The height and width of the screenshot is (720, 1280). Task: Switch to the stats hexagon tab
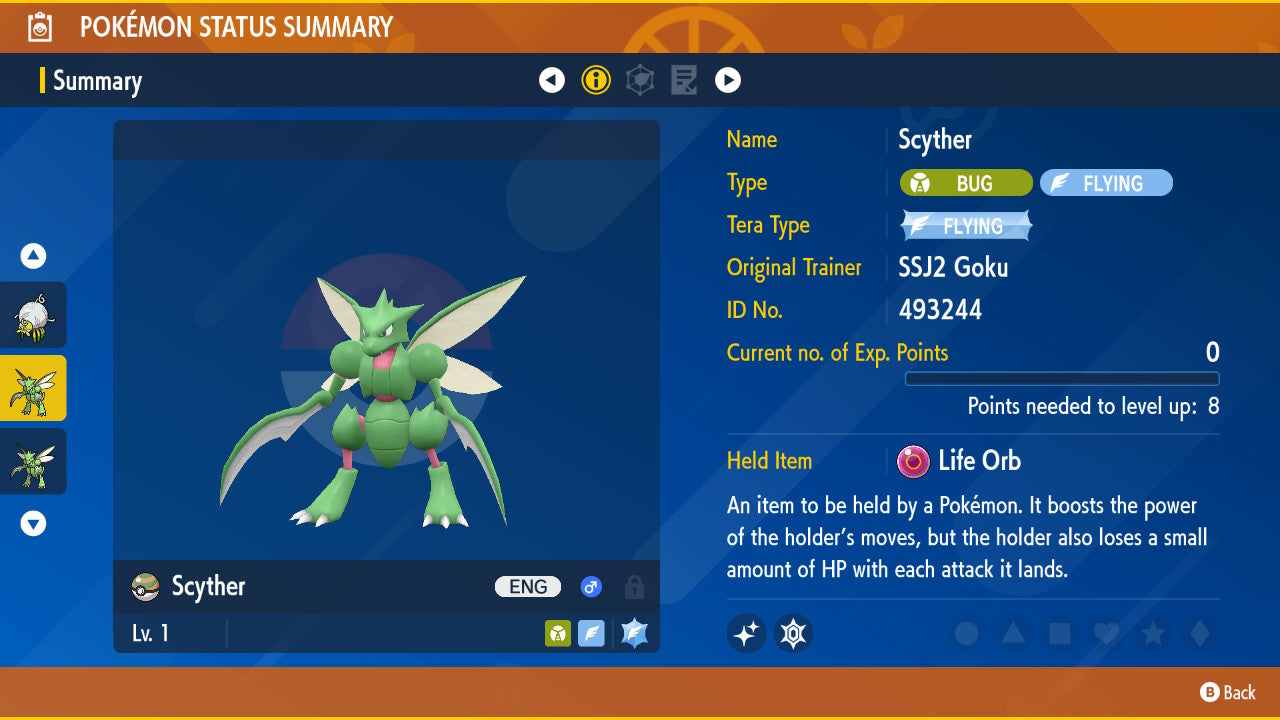tap(640, 80)
